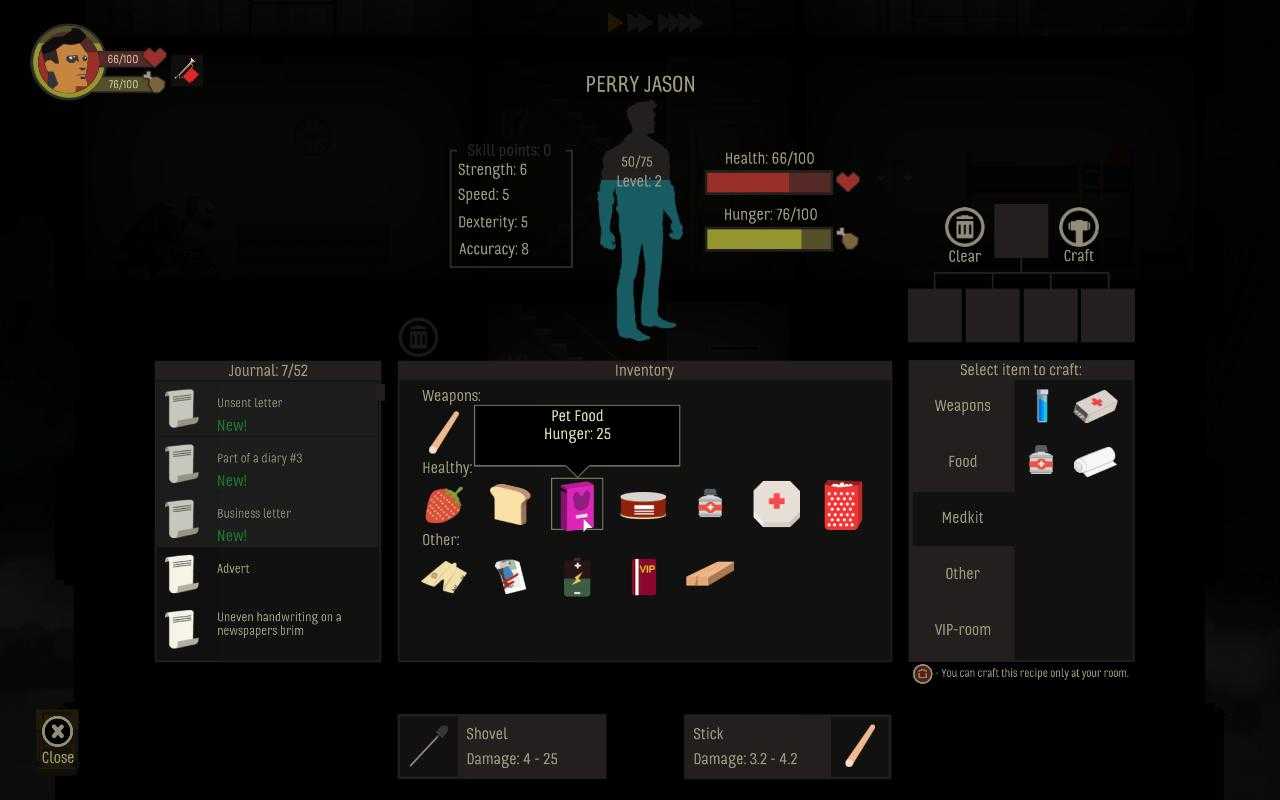Click the Hunger progress bar
The height and width of the screenshot is (800, 1280).
pyautogui.click(x=768, y=238)
